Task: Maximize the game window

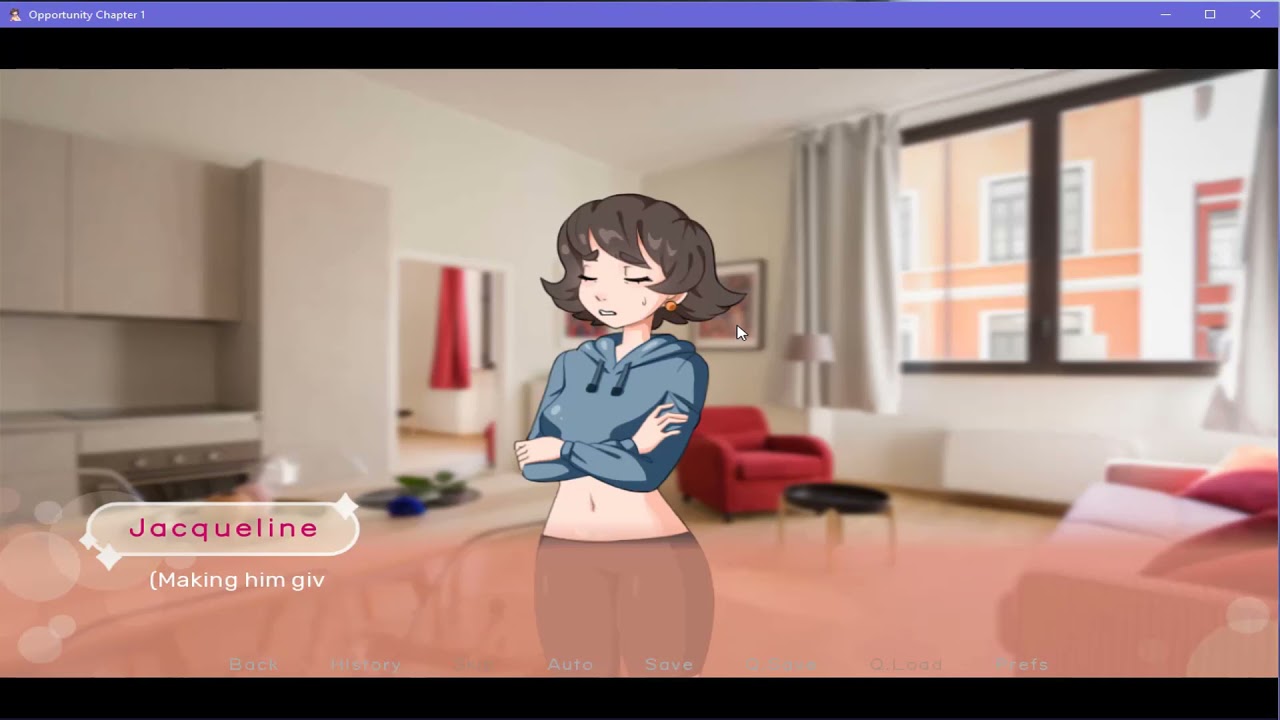Action: (x=1210, y=14)
